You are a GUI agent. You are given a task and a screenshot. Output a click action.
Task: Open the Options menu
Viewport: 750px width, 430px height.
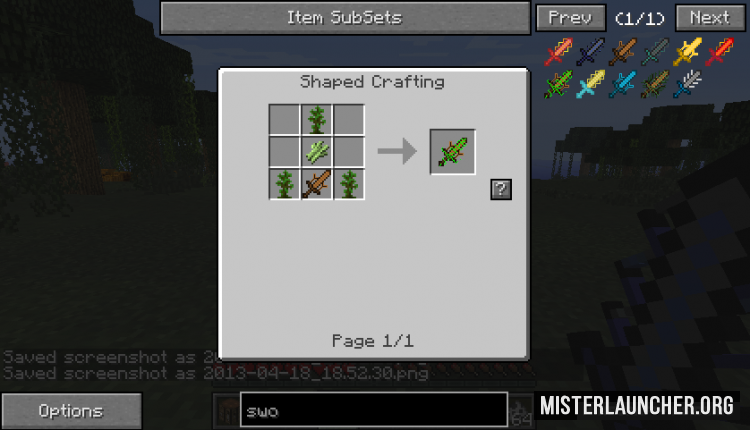[70, 410]
